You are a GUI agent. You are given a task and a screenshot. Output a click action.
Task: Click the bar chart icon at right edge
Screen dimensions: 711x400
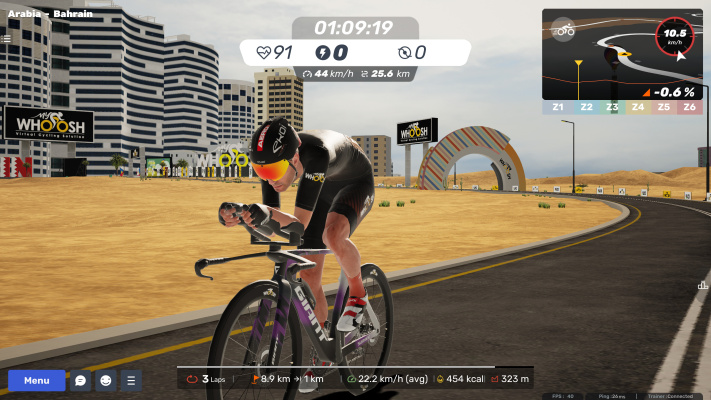click(x=703, y=286)
